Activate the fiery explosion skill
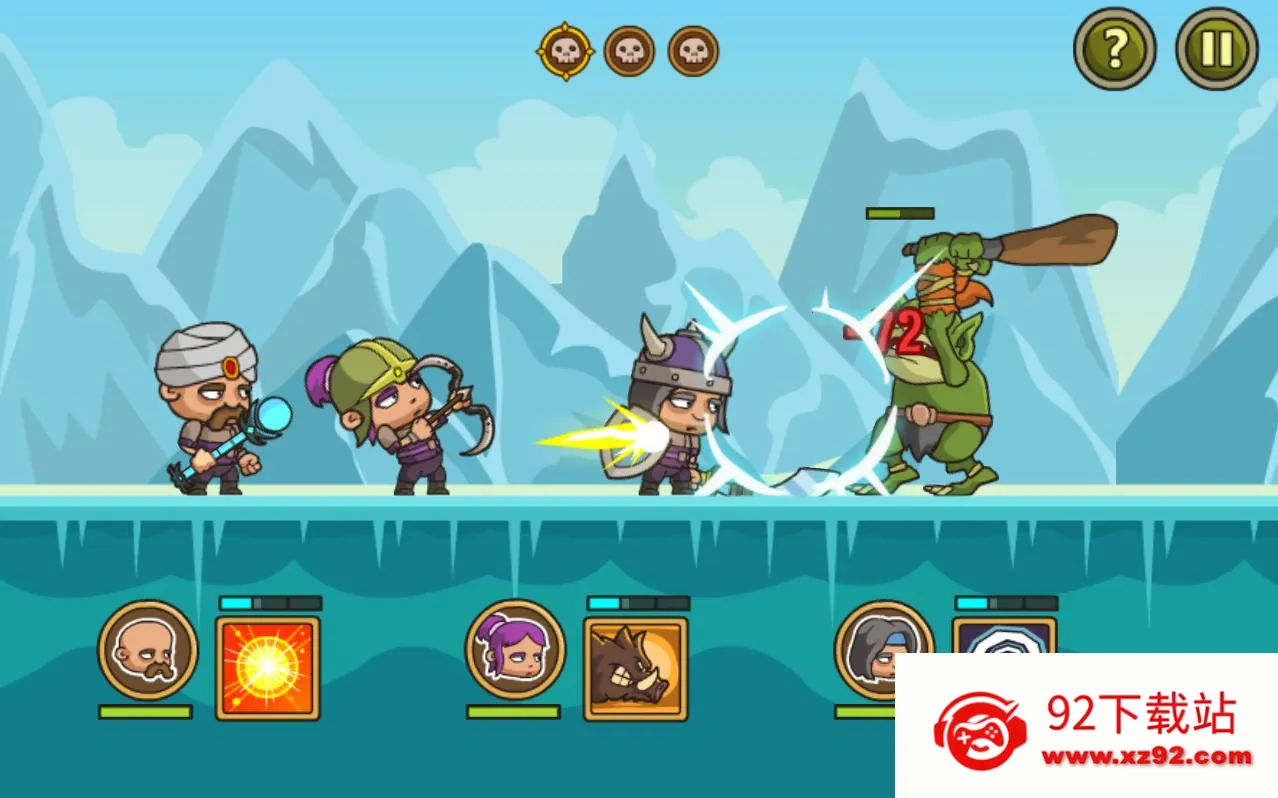The width and height of the screenshot is (1278, 798). tap(268, 668)
